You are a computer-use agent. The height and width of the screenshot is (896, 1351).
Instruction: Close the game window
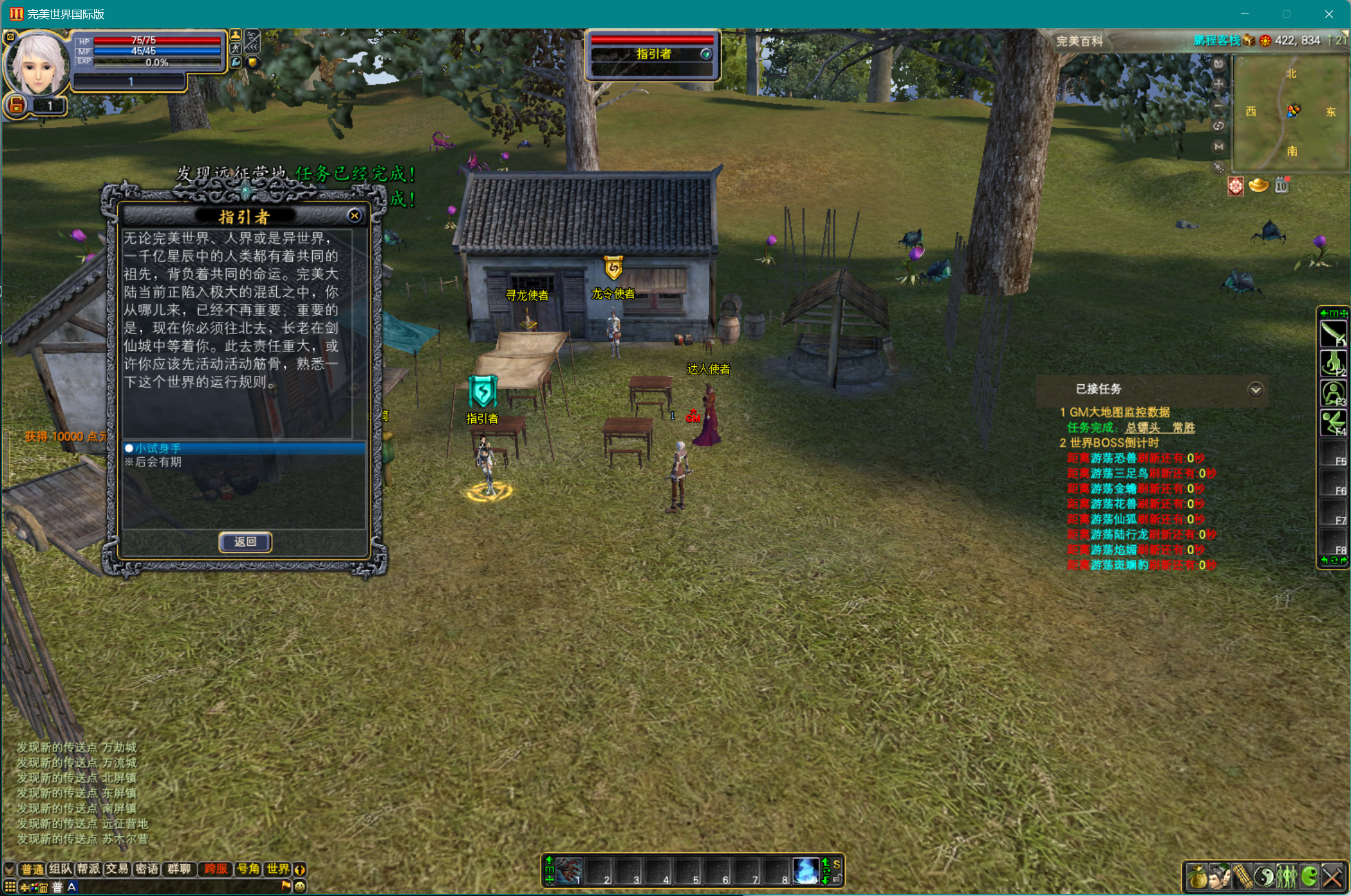click(1329, 14)
